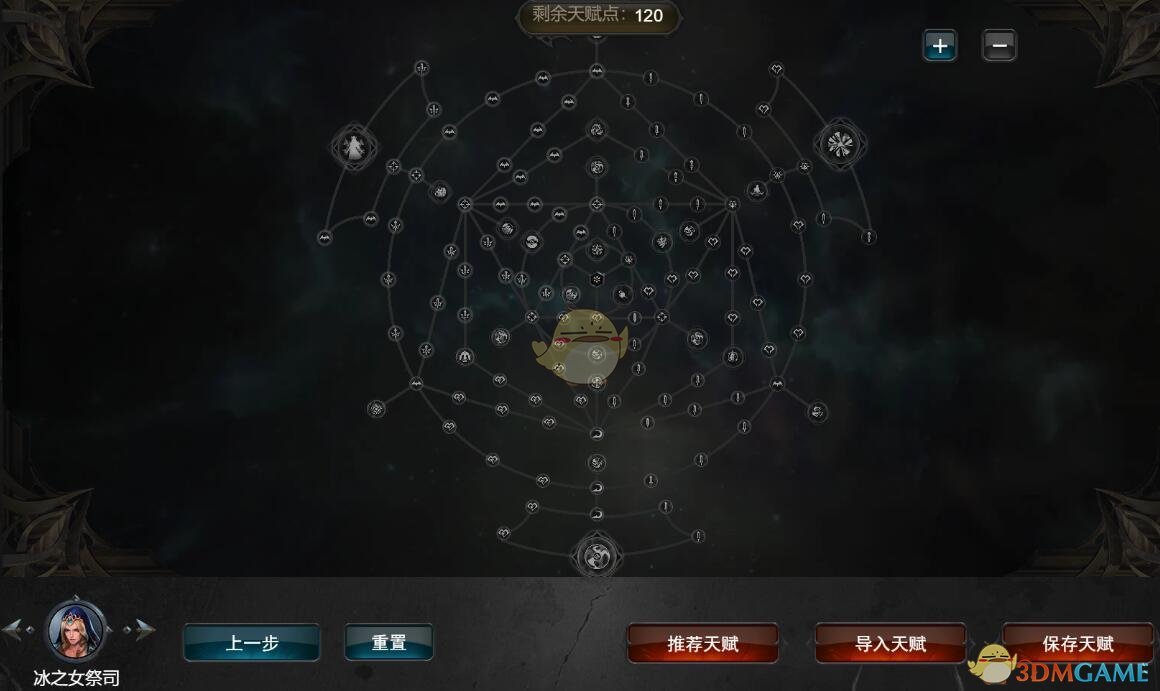Open the 导入天赋 import talents option
The width and height of the screenshot is (1160, 691).
890,644
